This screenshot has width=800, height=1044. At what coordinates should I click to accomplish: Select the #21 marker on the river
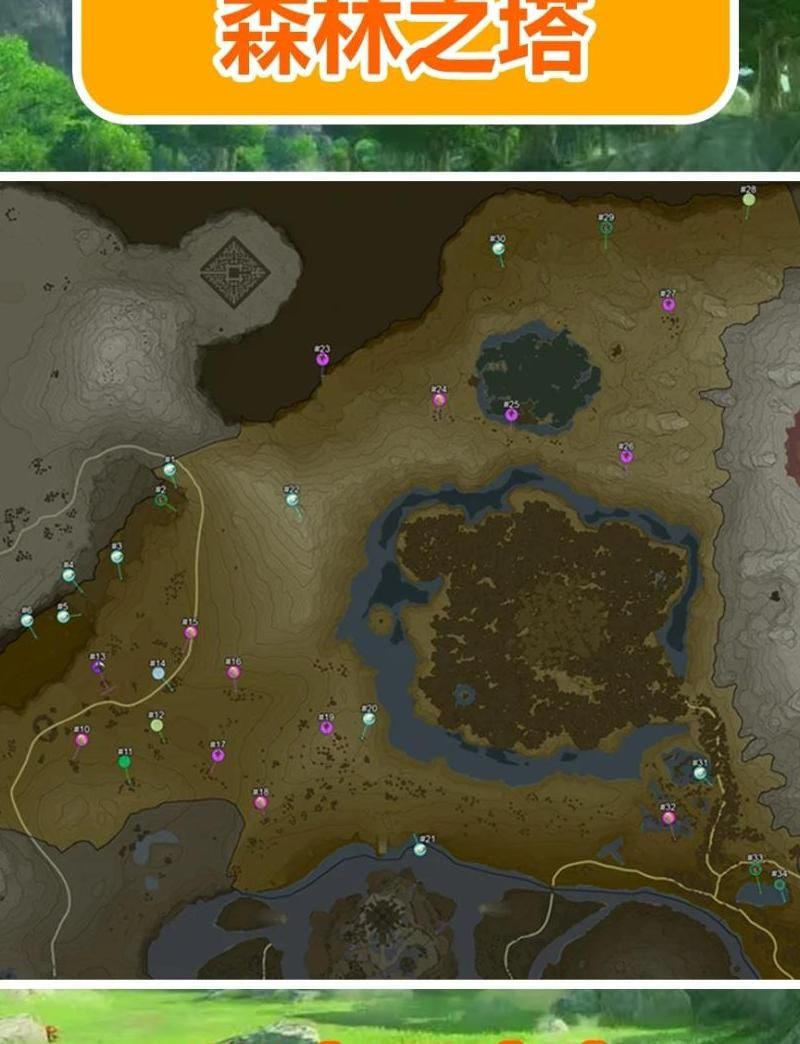coord(420,848)
